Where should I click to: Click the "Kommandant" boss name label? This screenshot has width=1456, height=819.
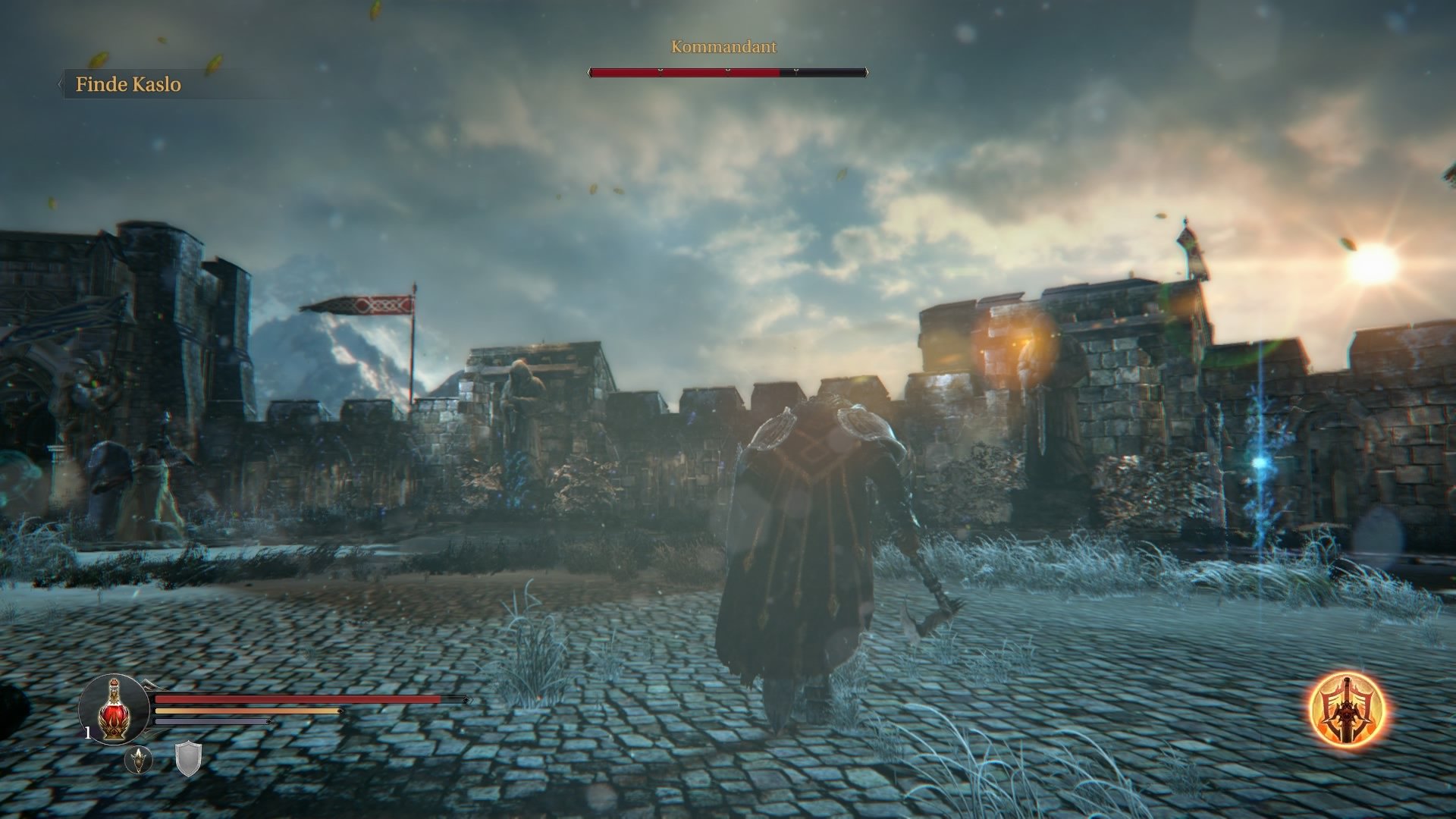pos(722,46)
